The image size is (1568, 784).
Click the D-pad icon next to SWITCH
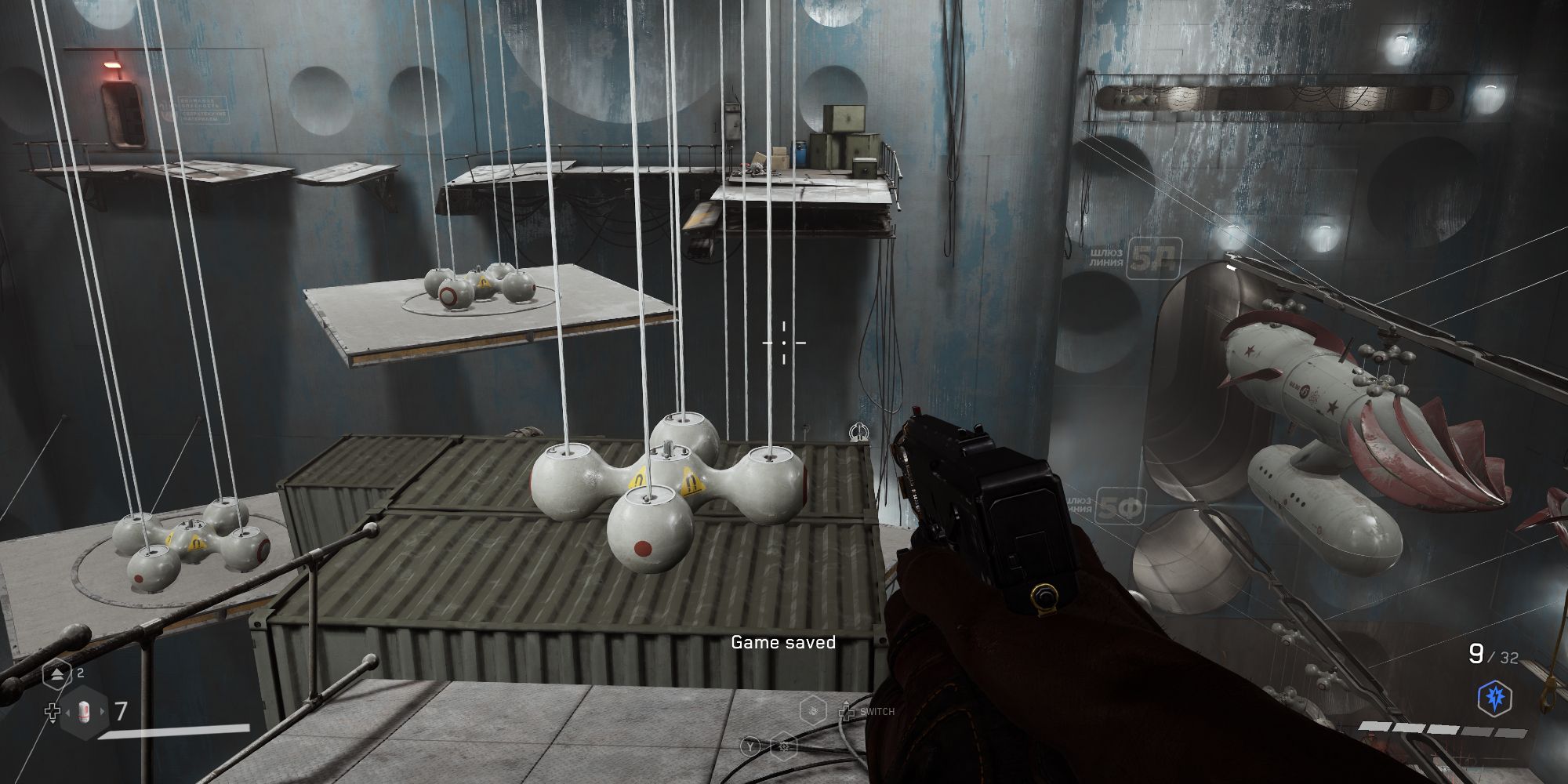pyautogui.click(x=846, y=713)
